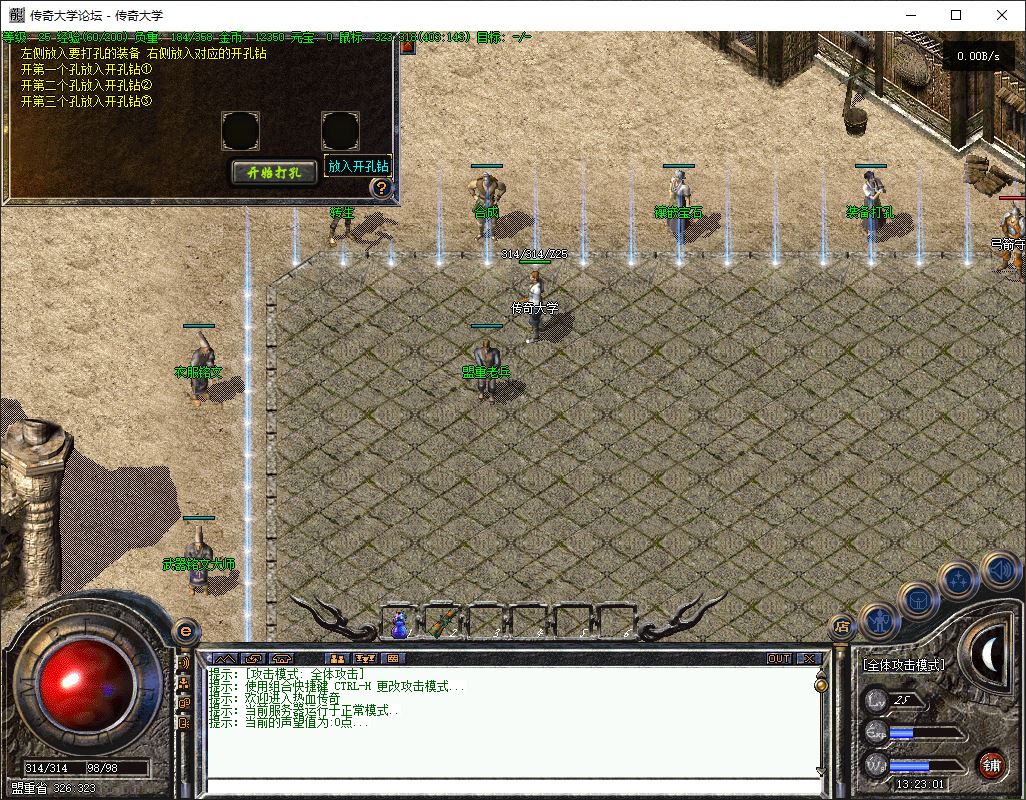This screenshot has height=800, width=1026.
Task: Click the small speaker icon left of chat
Action: tap(184, 663)
